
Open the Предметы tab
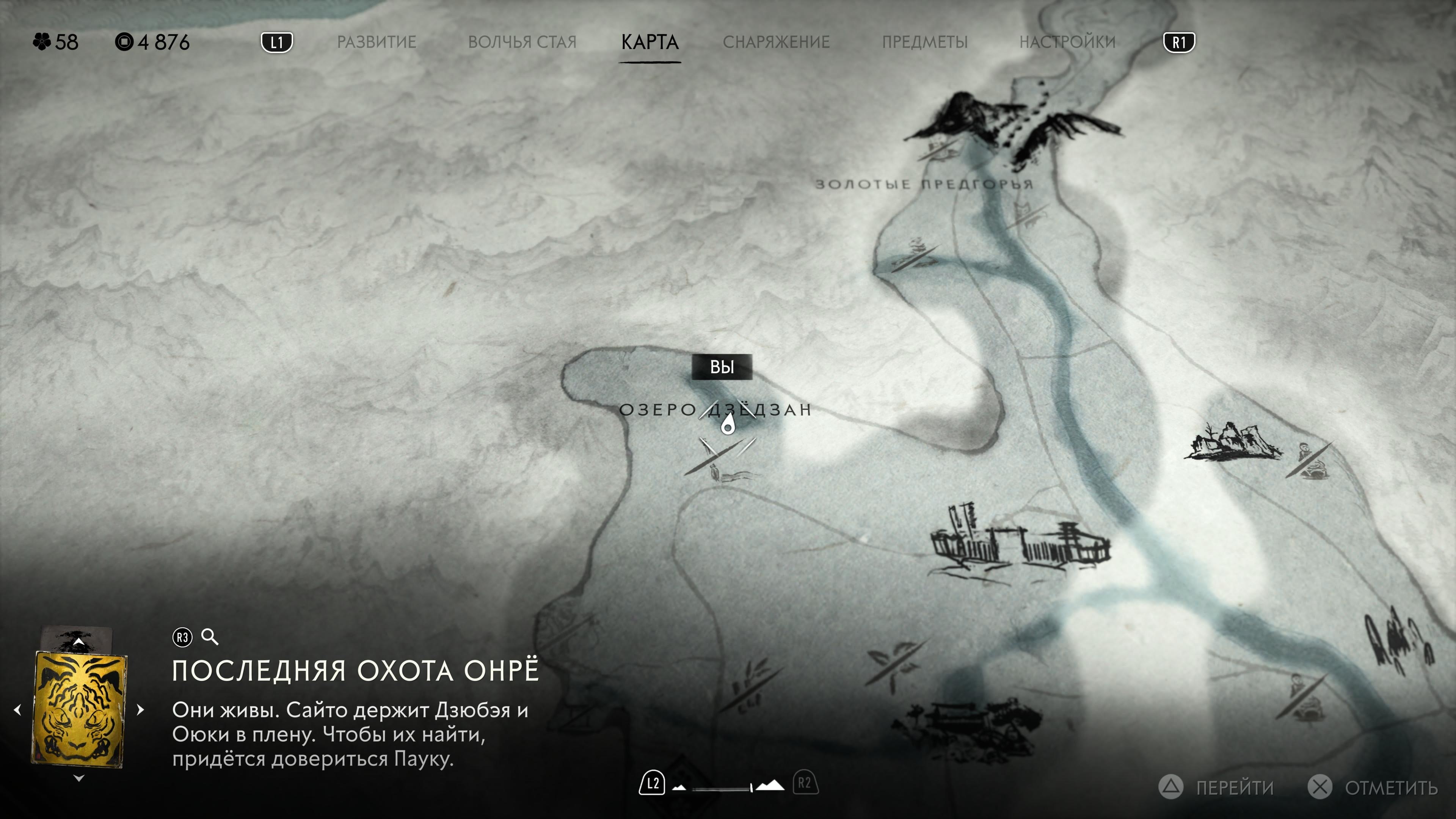coord(925,42)
